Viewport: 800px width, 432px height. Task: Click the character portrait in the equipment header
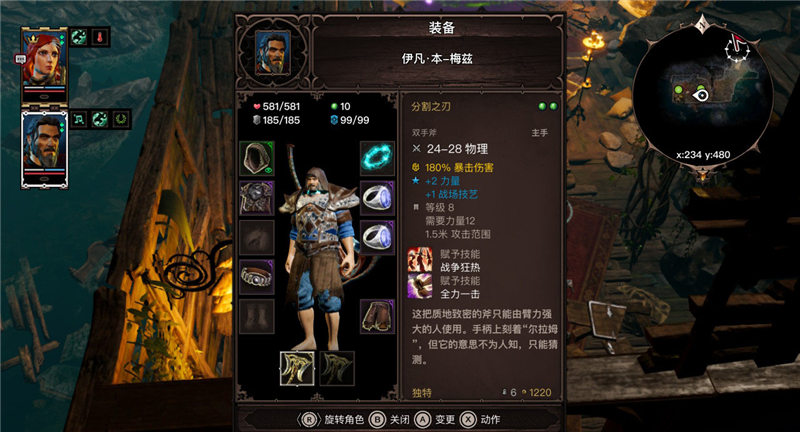pos(273,50)
